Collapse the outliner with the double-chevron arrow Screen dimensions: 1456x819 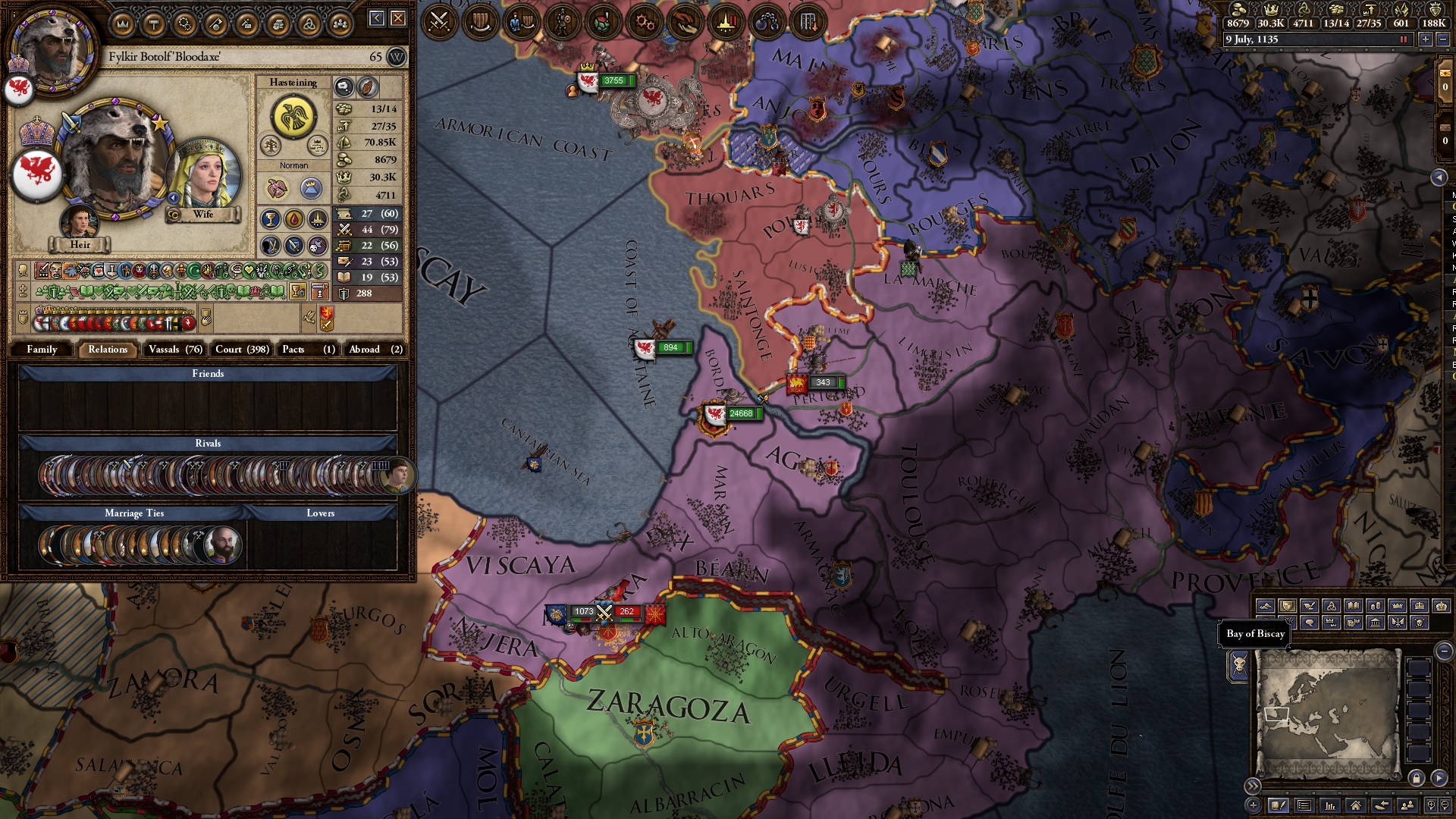pos(1253,785)
